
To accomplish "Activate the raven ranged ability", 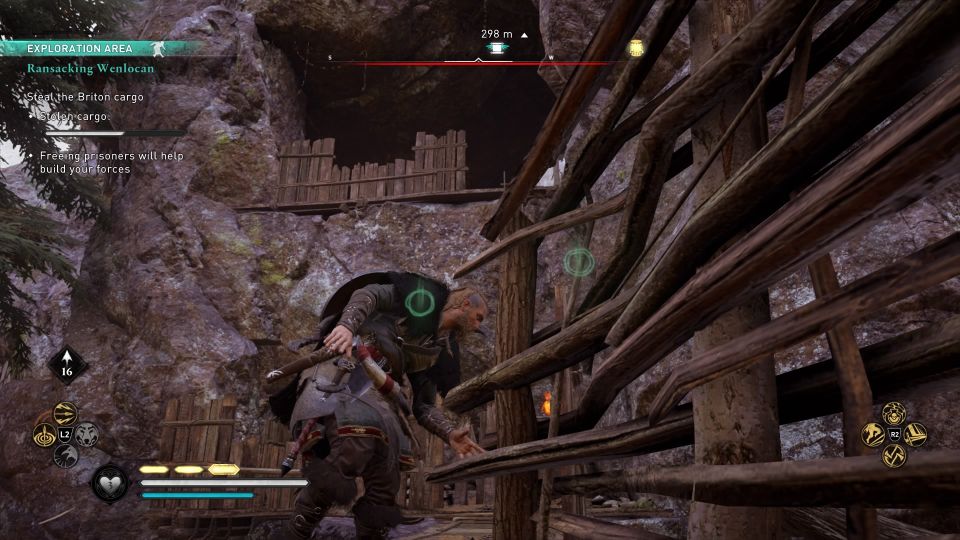I will pos(67,457).
